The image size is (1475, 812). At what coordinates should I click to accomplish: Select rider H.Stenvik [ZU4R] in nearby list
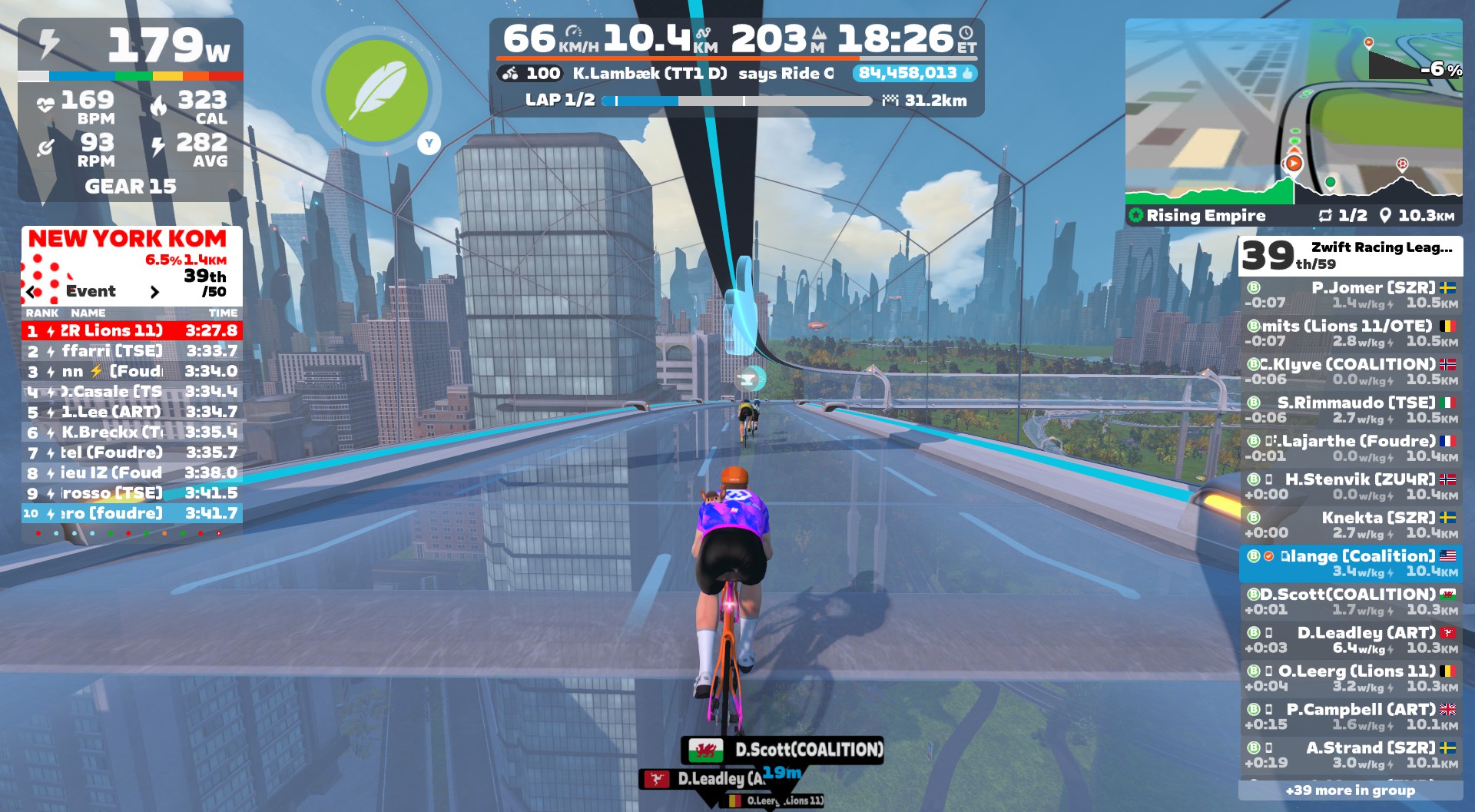(1351, 487)
